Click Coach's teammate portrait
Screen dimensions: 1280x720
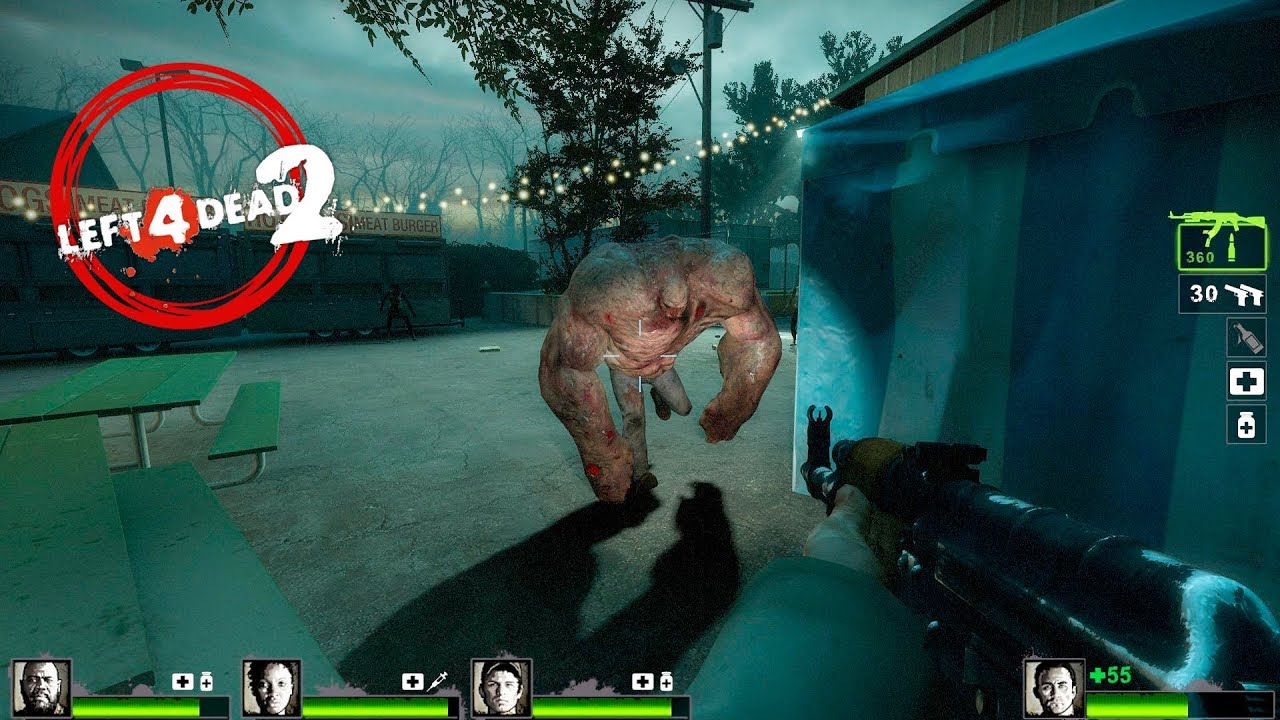[x=42, y=687]
